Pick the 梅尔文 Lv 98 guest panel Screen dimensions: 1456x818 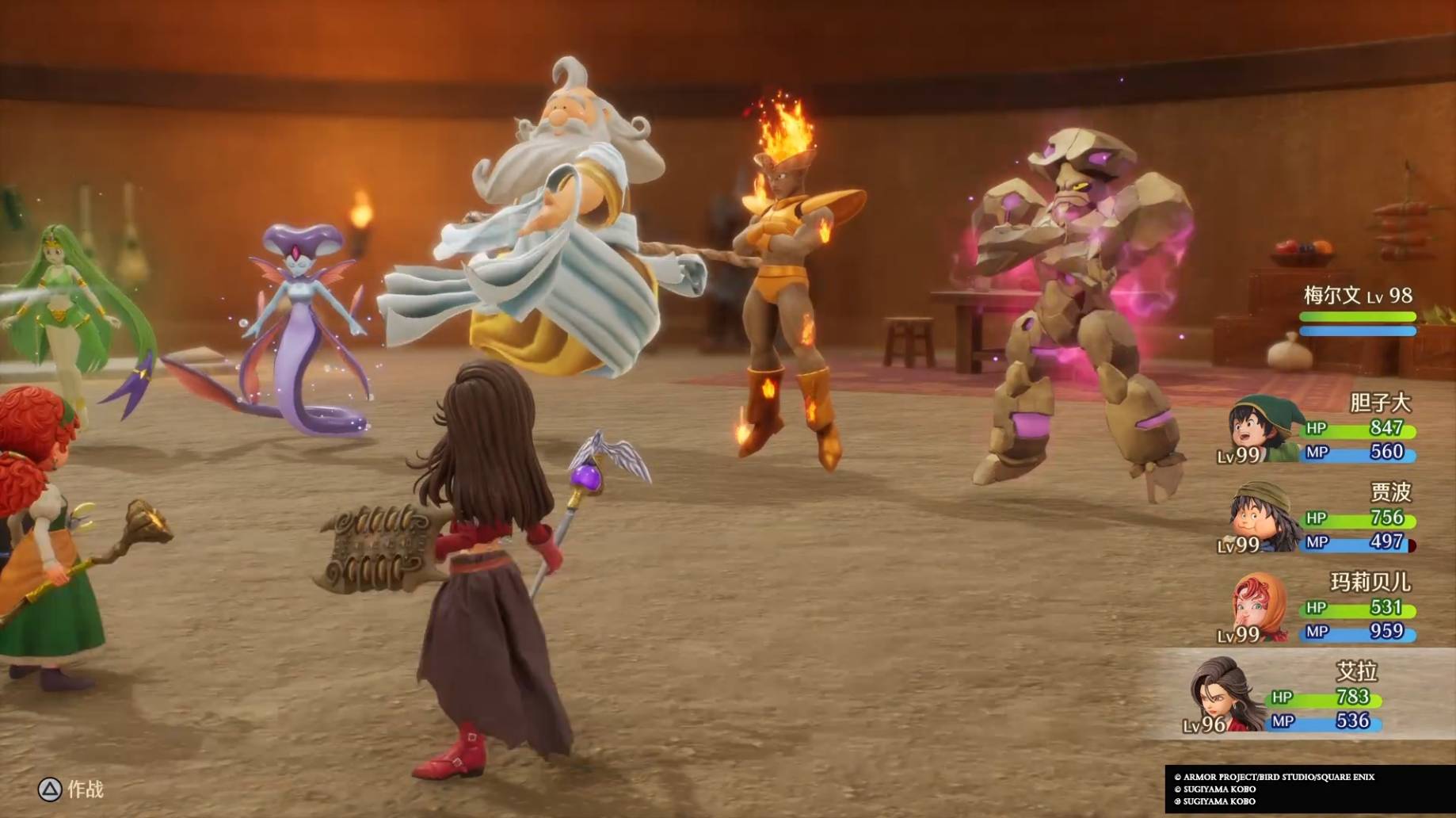pyautogui.click(x=1357, y=310)
